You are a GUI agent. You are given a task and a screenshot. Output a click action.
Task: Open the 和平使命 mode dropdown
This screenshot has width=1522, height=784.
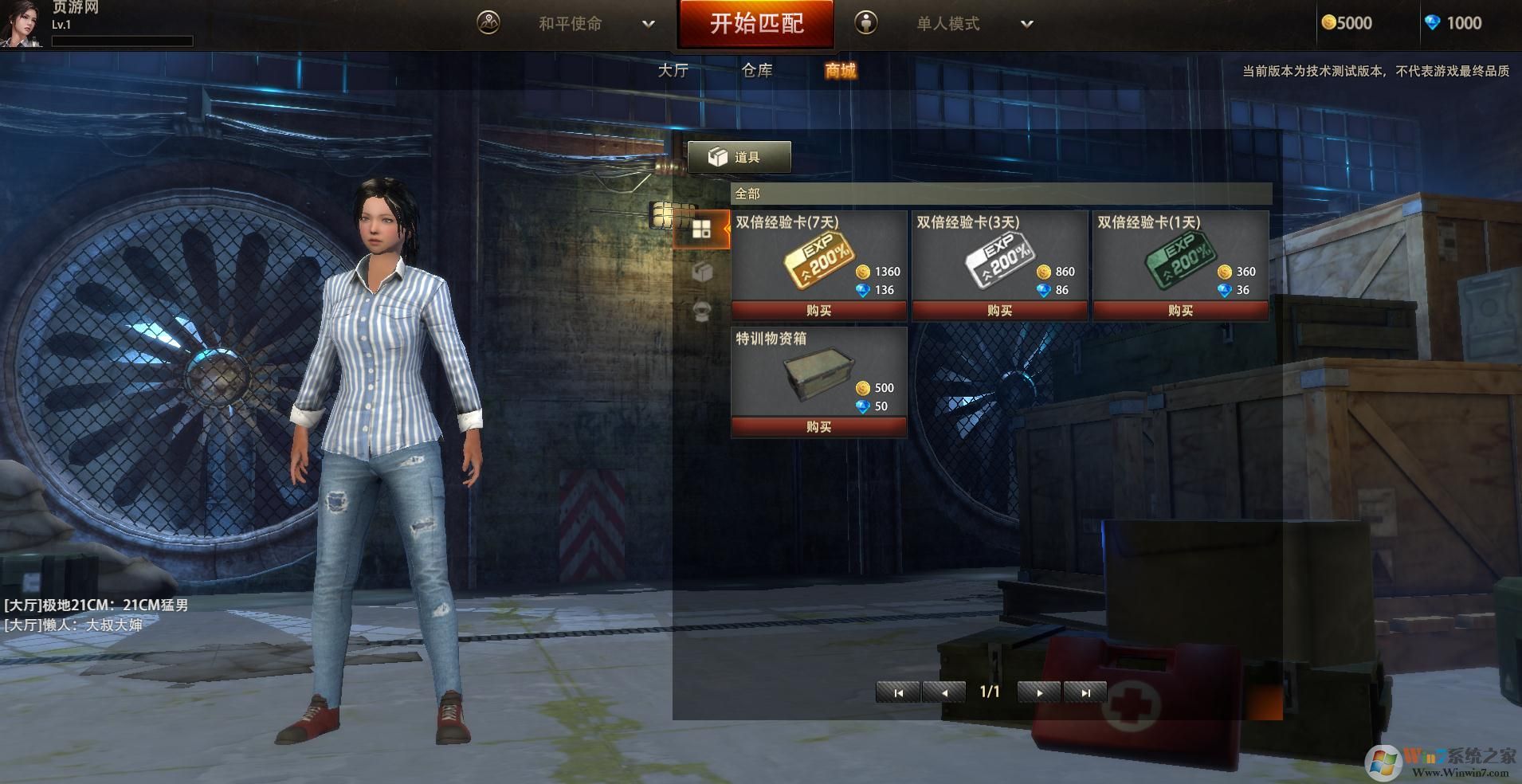point(649,24)
